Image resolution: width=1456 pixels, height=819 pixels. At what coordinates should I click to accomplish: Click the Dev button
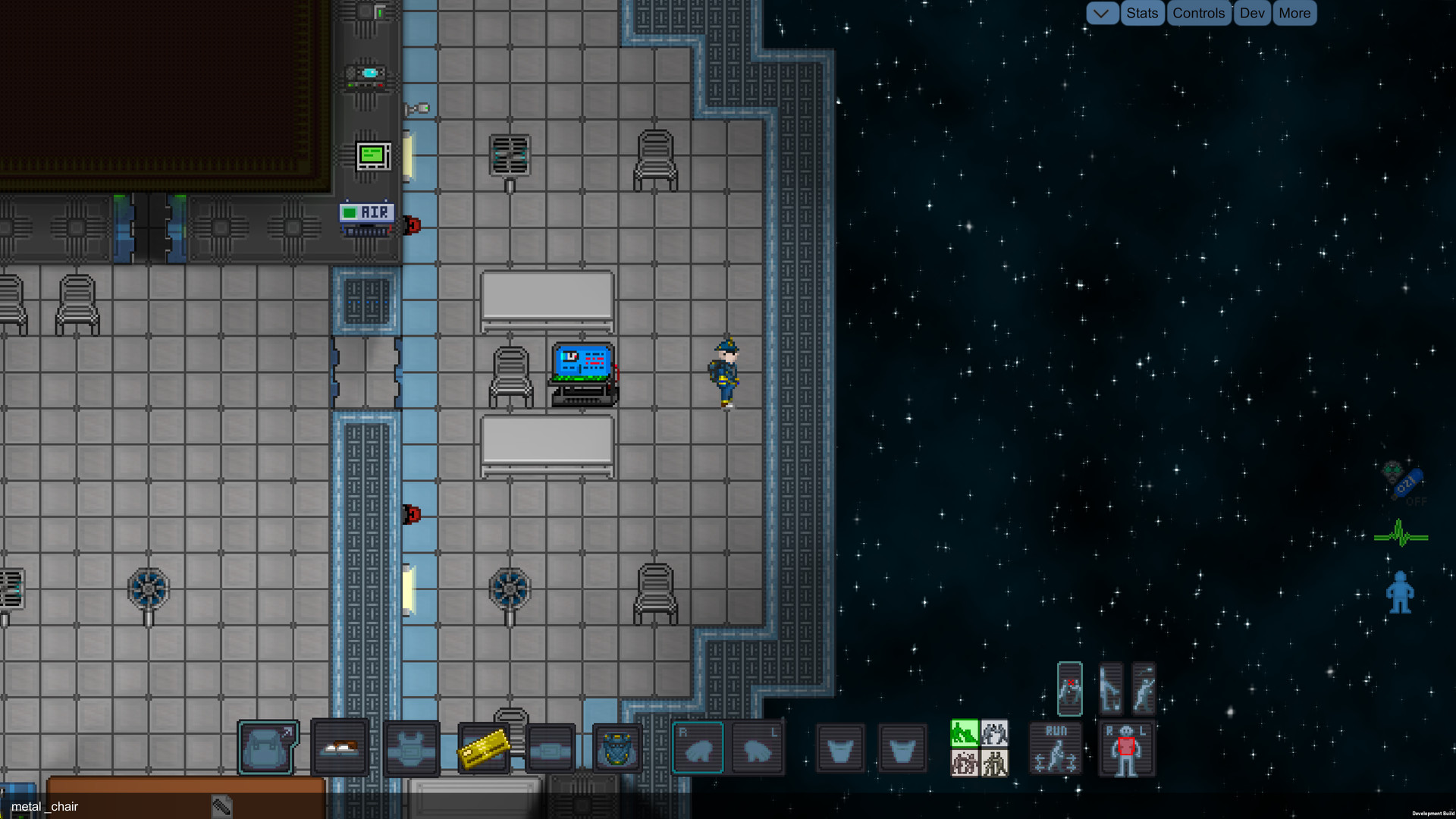click(x=1251, y=13)
